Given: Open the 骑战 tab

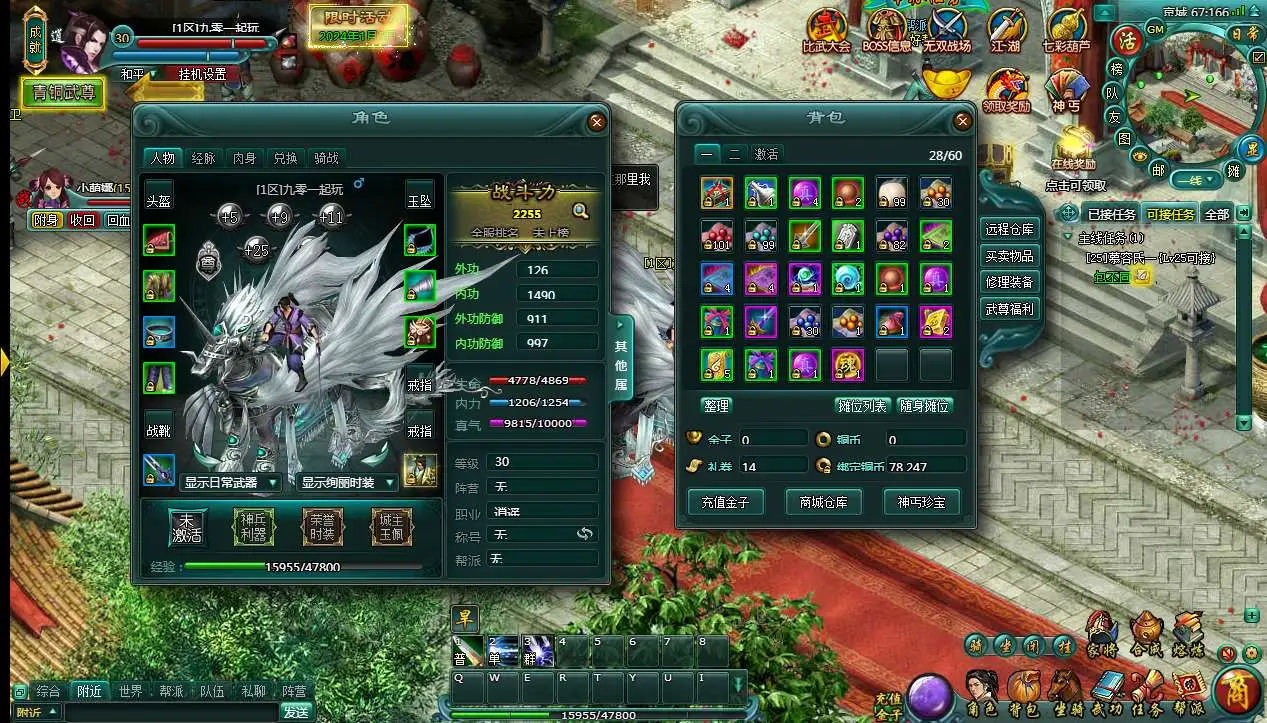Looking at the screenshot, I should pyautogui.click(x=326, y=158).
